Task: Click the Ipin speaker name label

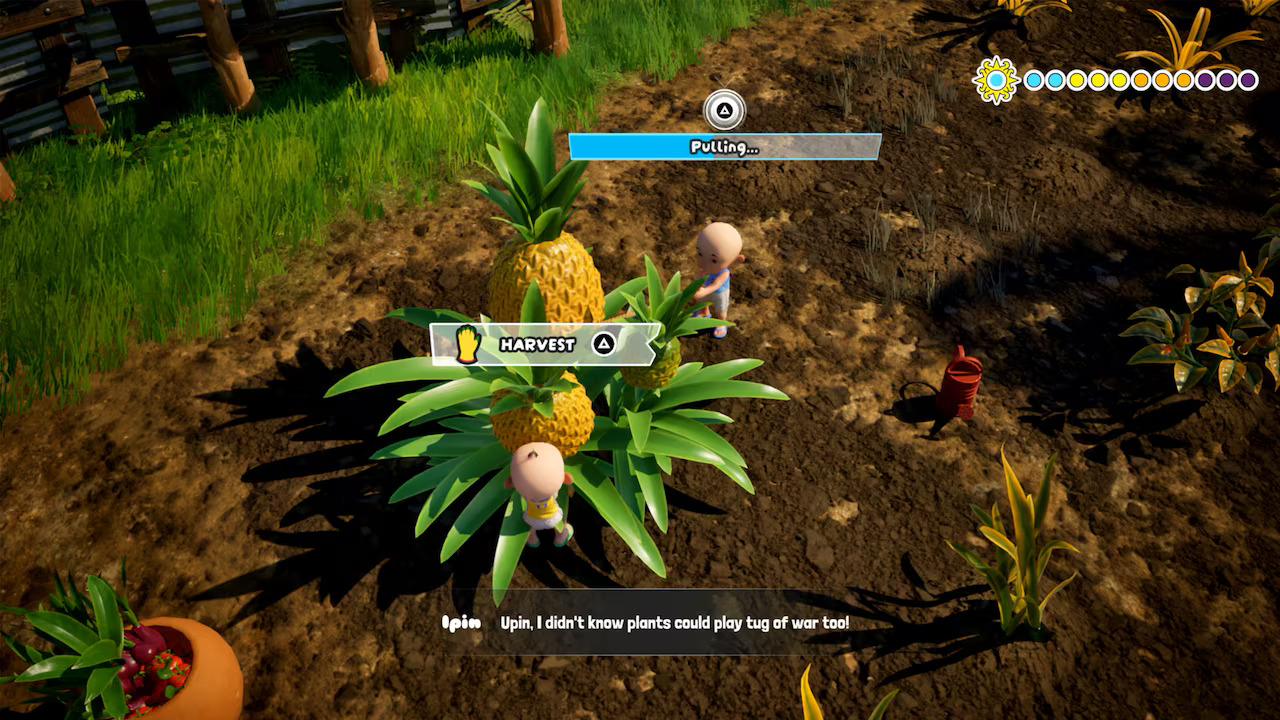Action: [459, 622]
